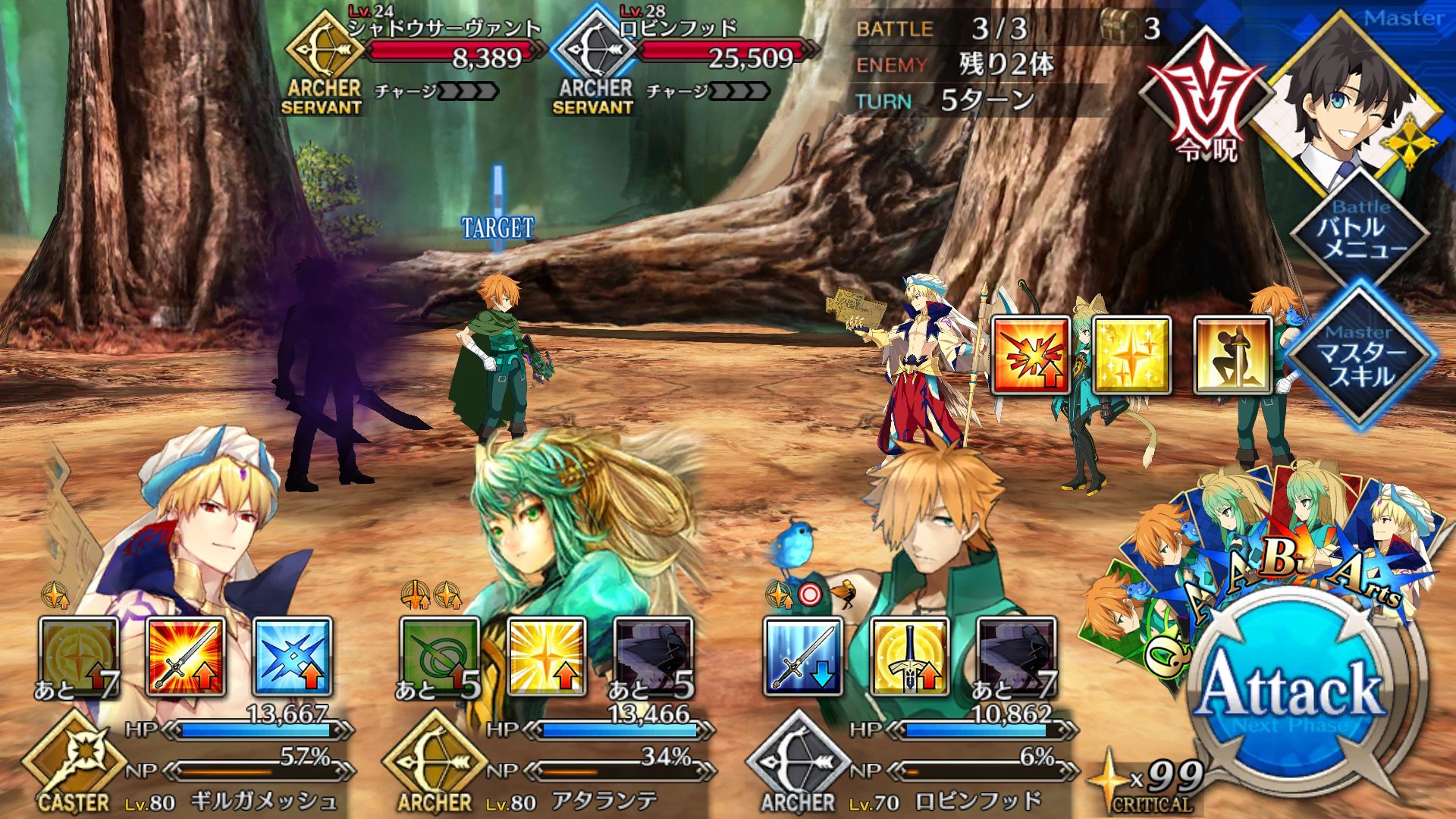Select Atalante's green bow skill on cooldown
The height and width of the screenshot is (819, 1456).
point(440,657)
